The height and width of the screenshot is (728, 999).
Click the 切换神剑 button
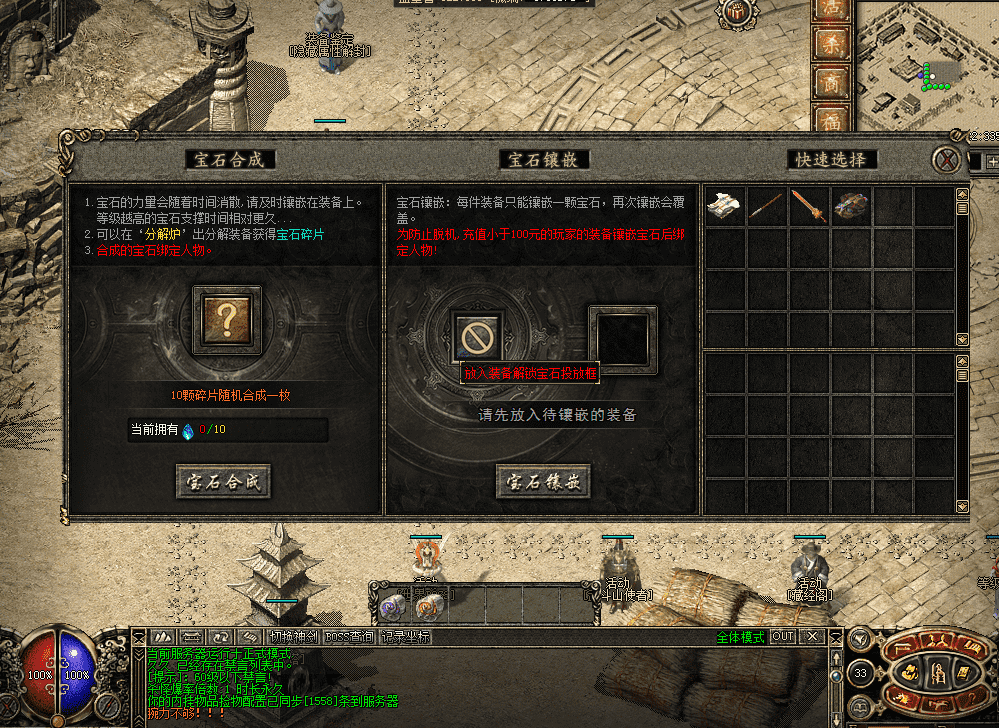[294, 636]
